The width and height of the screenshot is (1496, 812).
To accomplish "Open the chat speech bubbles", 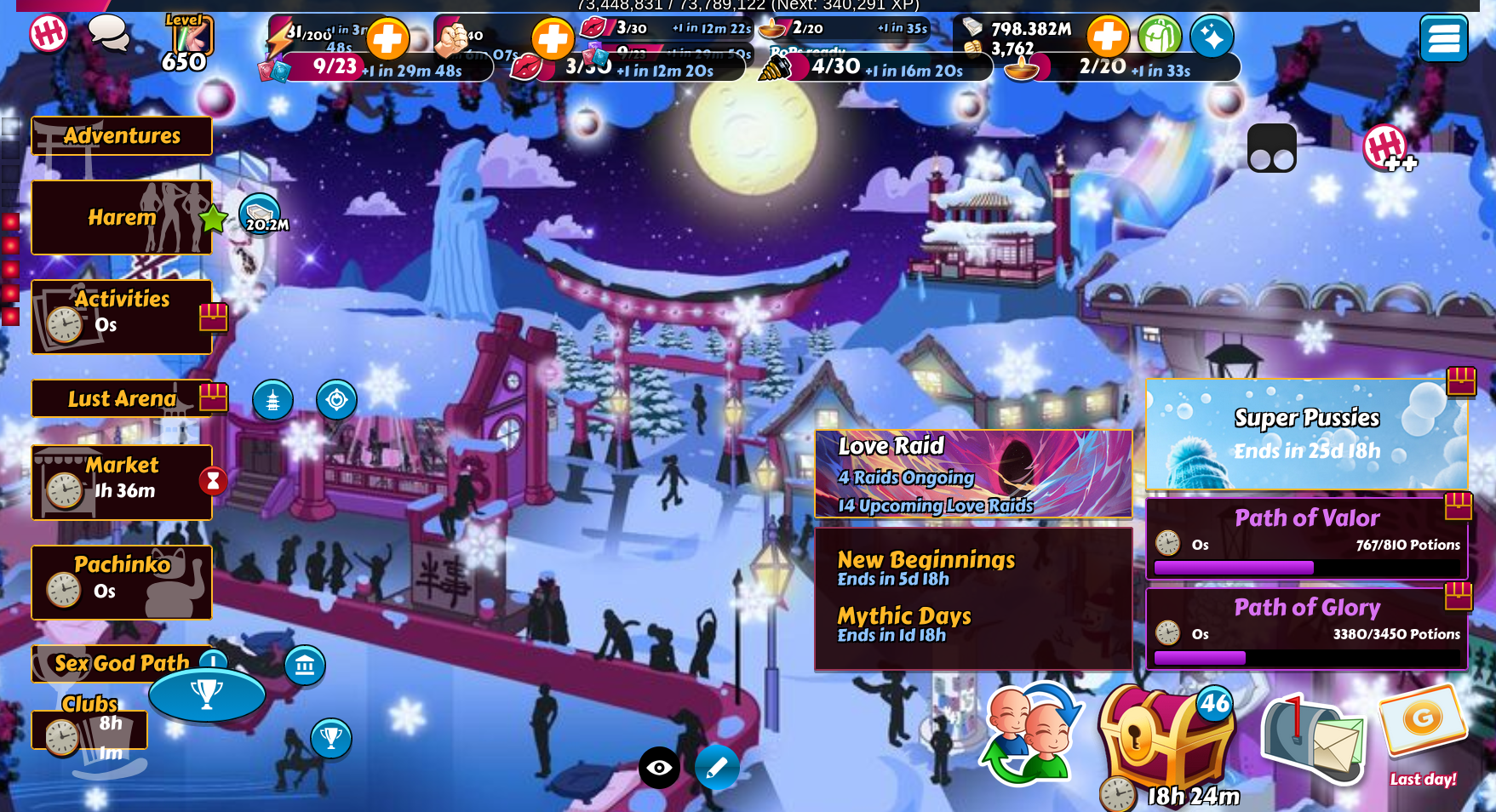I will pyautogui.click(x=109, y=34).
